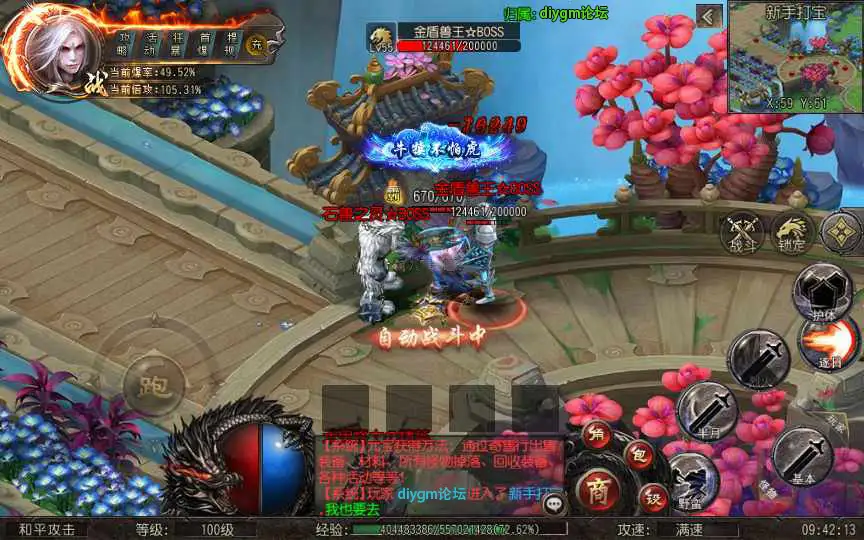Collapse the minimap with the arrow button
The height and width of the screenshot is (540, 864).
709,16
